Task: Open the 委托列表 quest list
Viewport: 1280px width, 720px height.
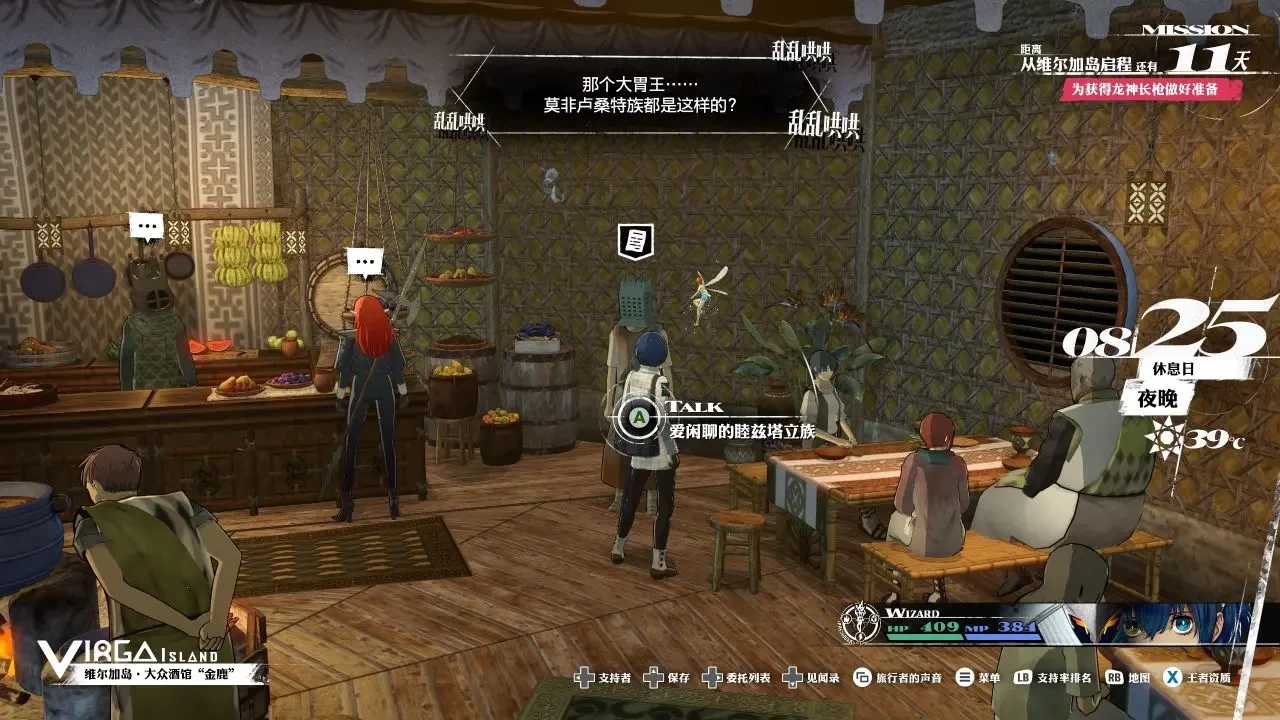Action: tap(736, 678)
